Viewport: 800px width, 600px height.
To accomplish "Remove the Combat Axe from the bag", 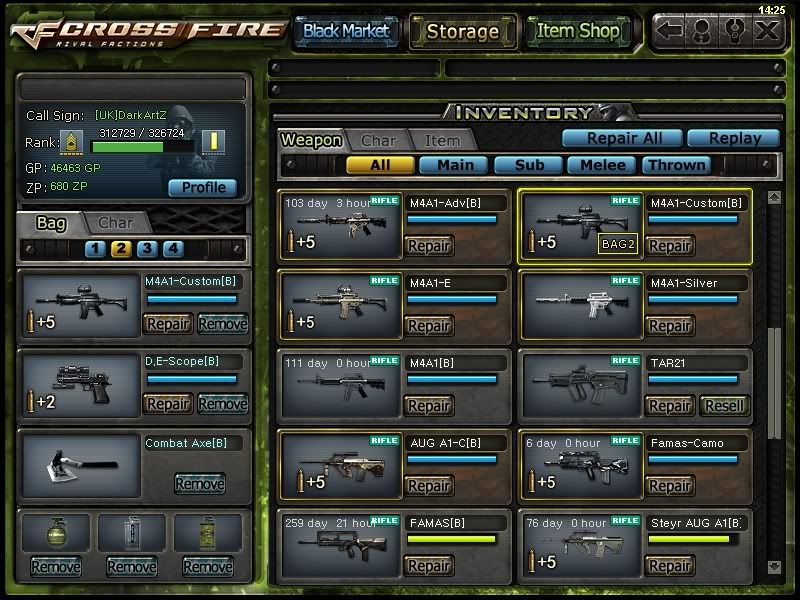I will [x=199, y=484].
